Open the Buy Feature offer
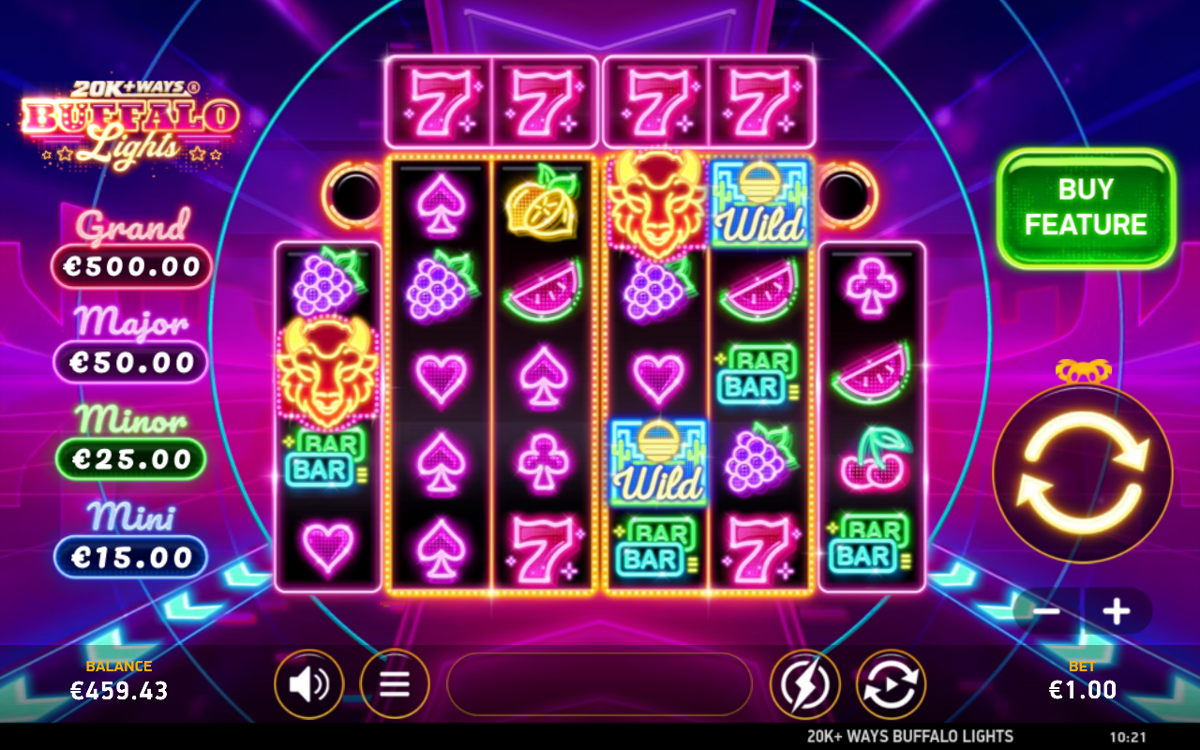1200x750 pixels. point(1086,208)
